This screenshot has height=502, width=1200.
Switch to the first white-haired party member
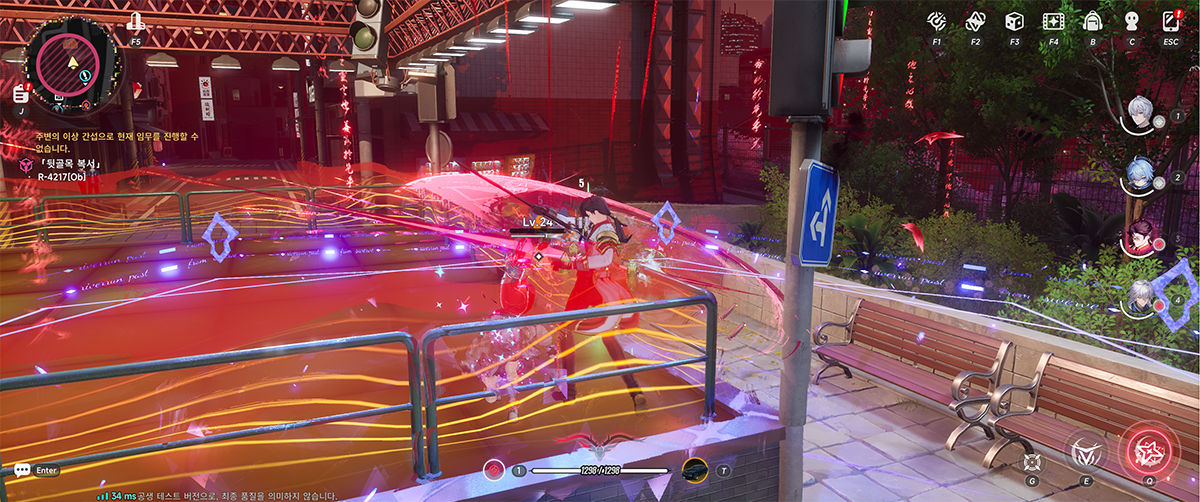click(x=1142, y=114)
